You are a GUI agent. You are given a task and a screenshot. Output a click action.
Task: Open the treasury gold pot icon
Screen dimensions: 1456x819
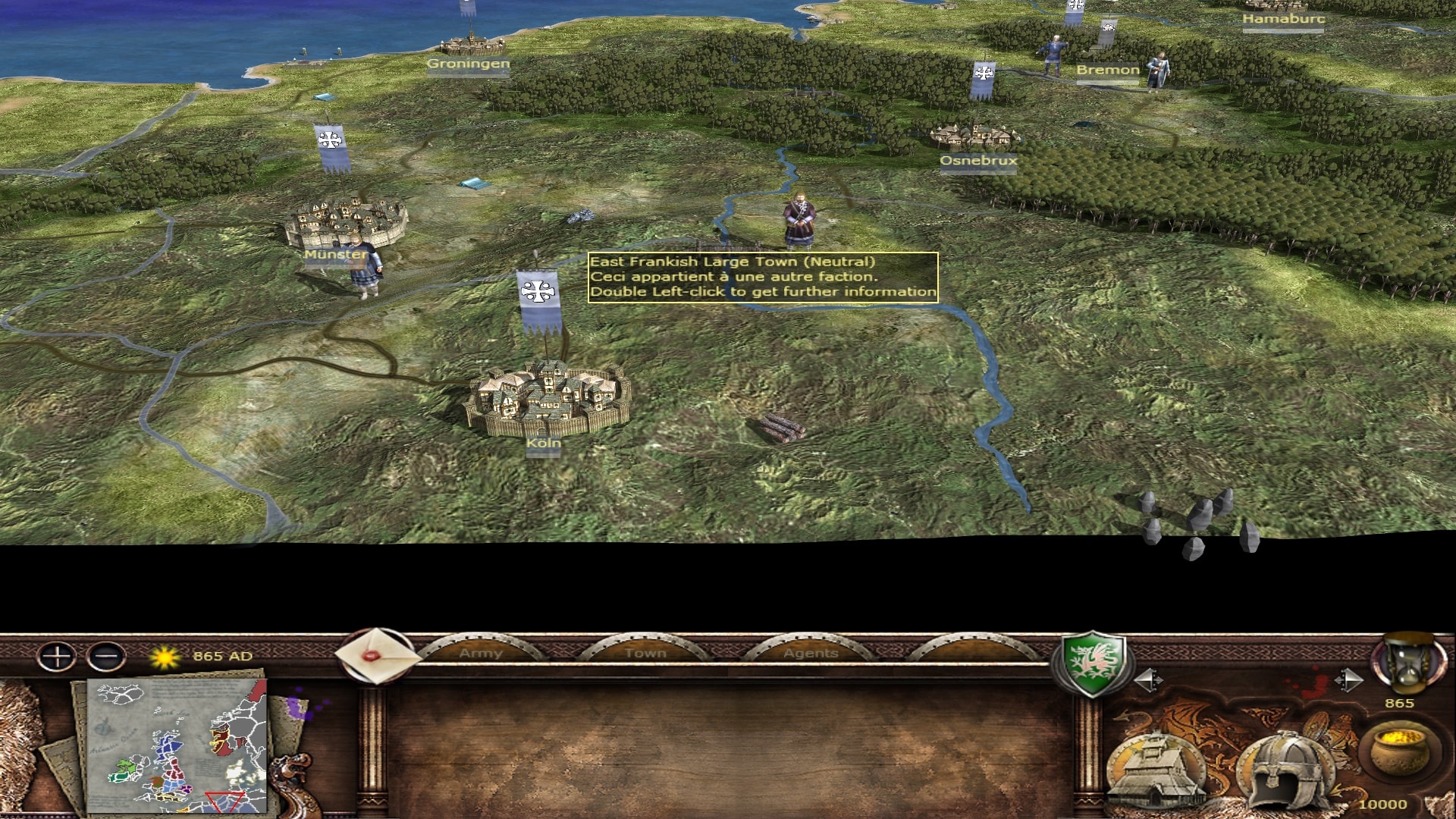pos(1398,749)
